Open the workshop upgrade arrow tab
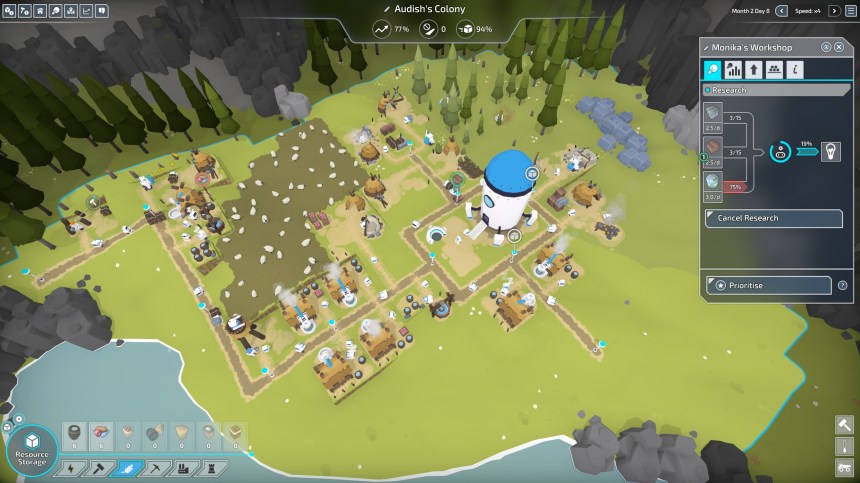This screenshot has width=860, height=483. tap(754, 70)
